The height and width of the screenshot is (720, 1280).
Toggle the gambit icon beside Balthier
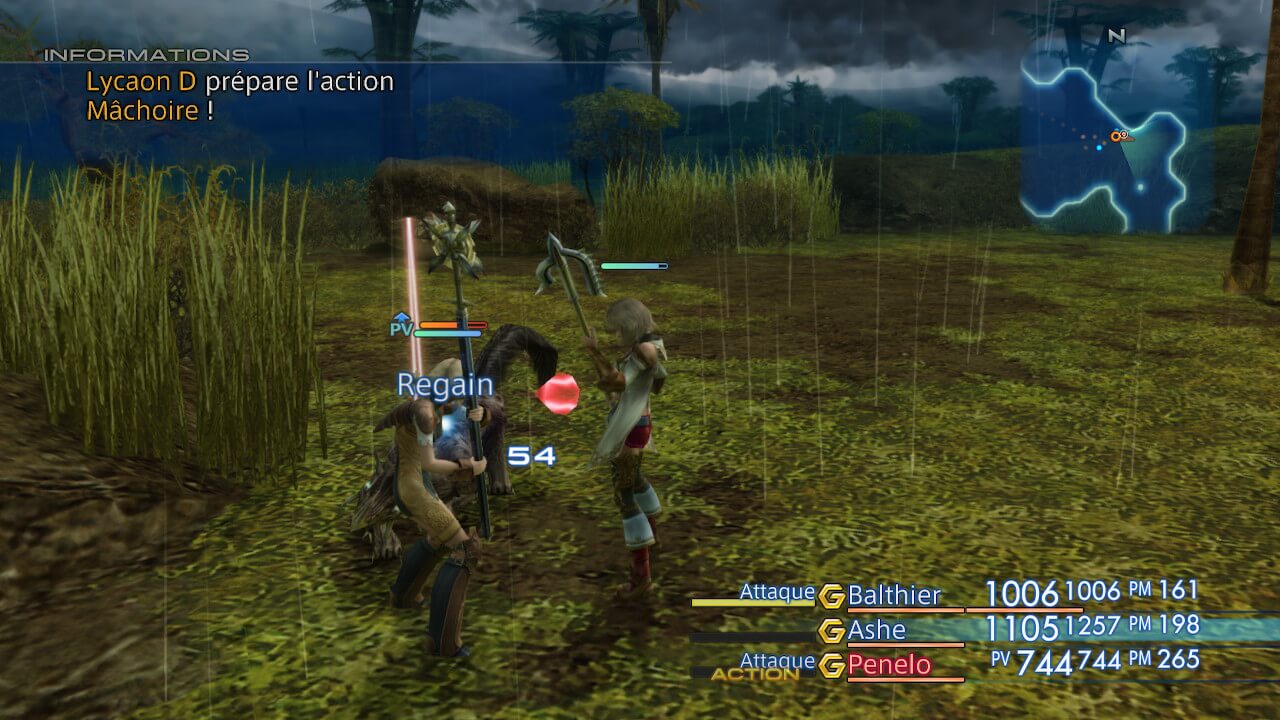(x=831, y=596)
